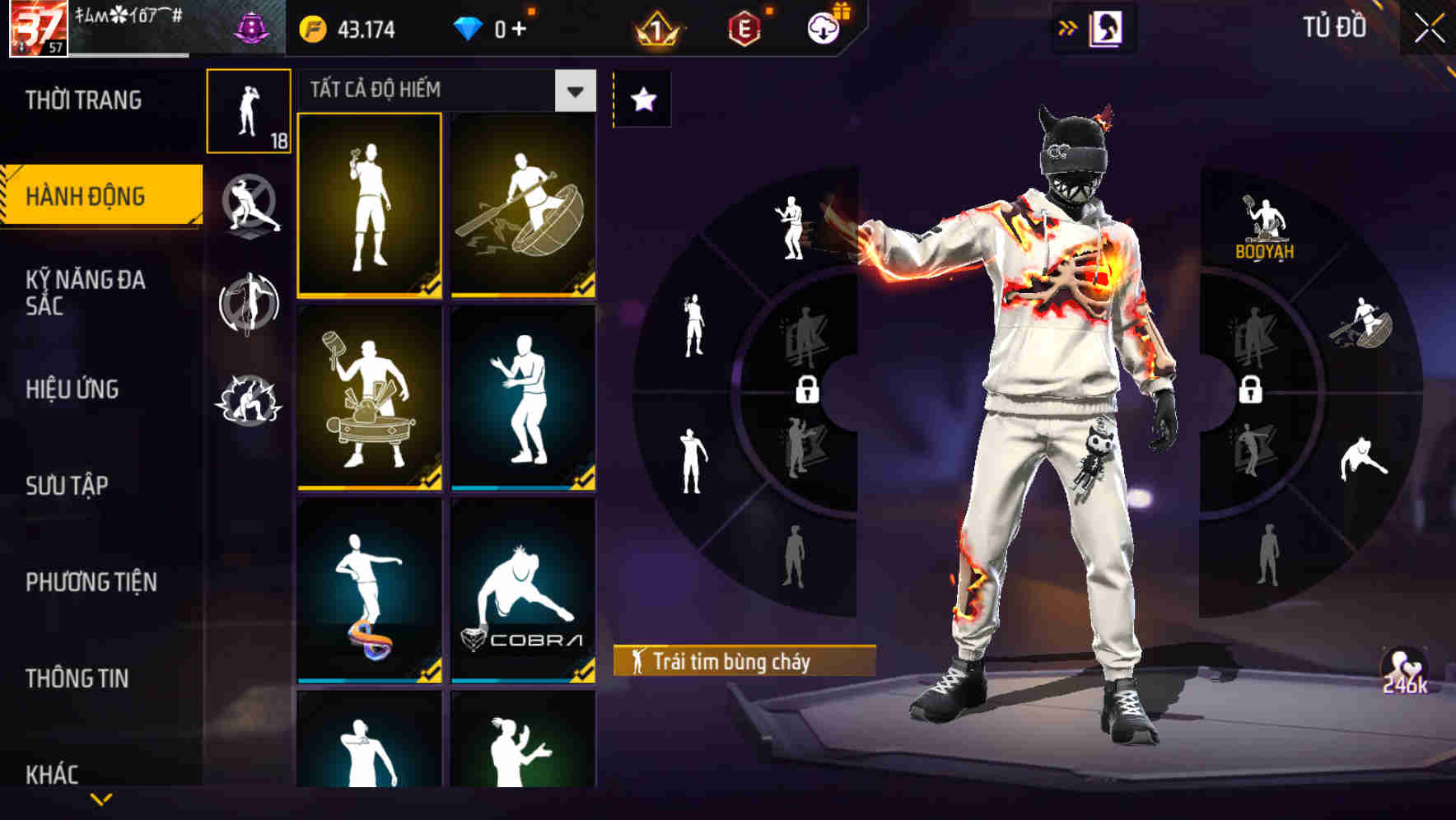The height and width of the screenshot is (820, 1456).
Task: Expand the chevron below KHÁC in sidebar
Action: 103,797
